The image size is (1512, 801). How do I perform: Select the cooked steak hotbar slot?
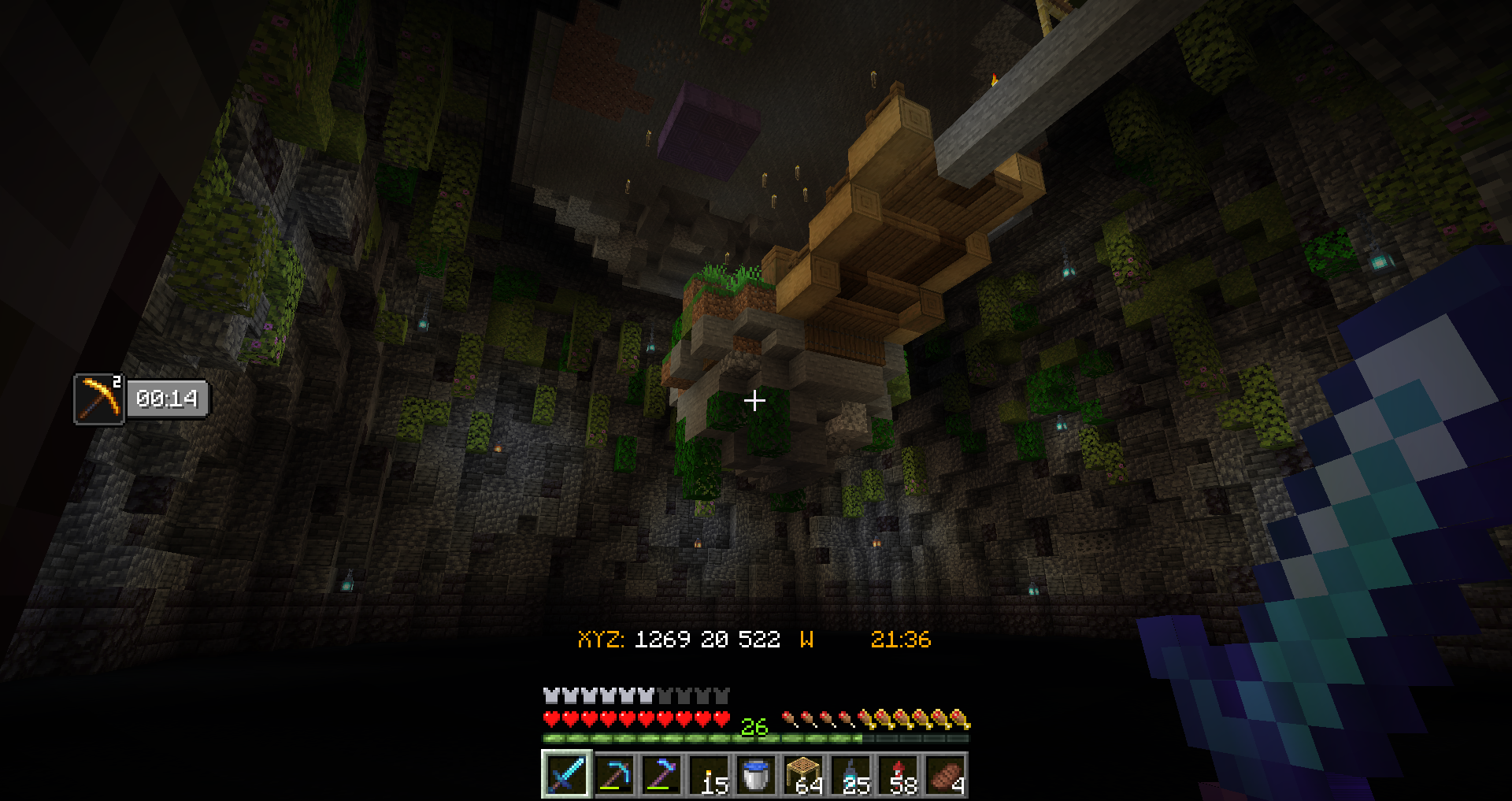[x=946, y=775]
